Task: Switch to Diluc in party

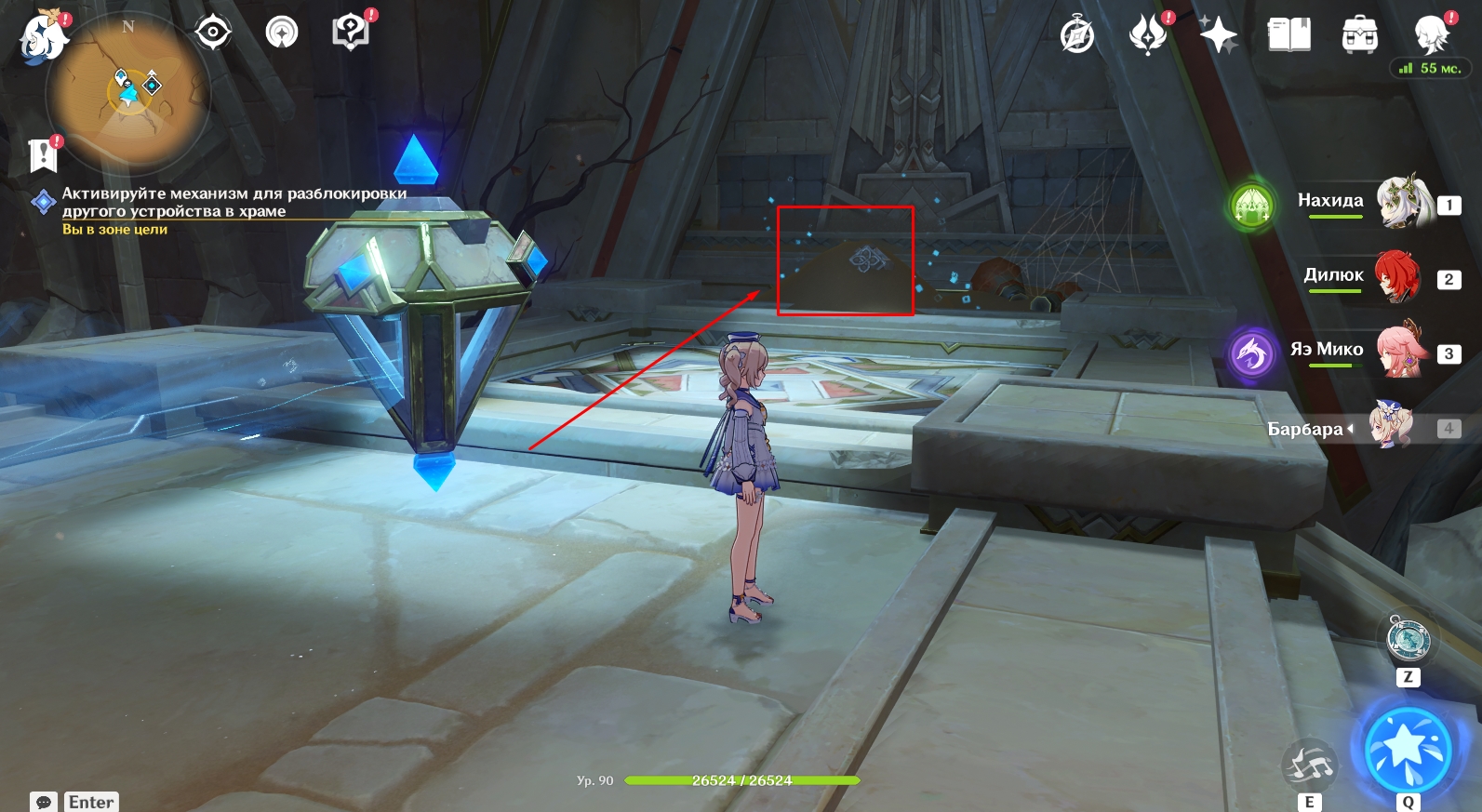Action: (1398, 276)
